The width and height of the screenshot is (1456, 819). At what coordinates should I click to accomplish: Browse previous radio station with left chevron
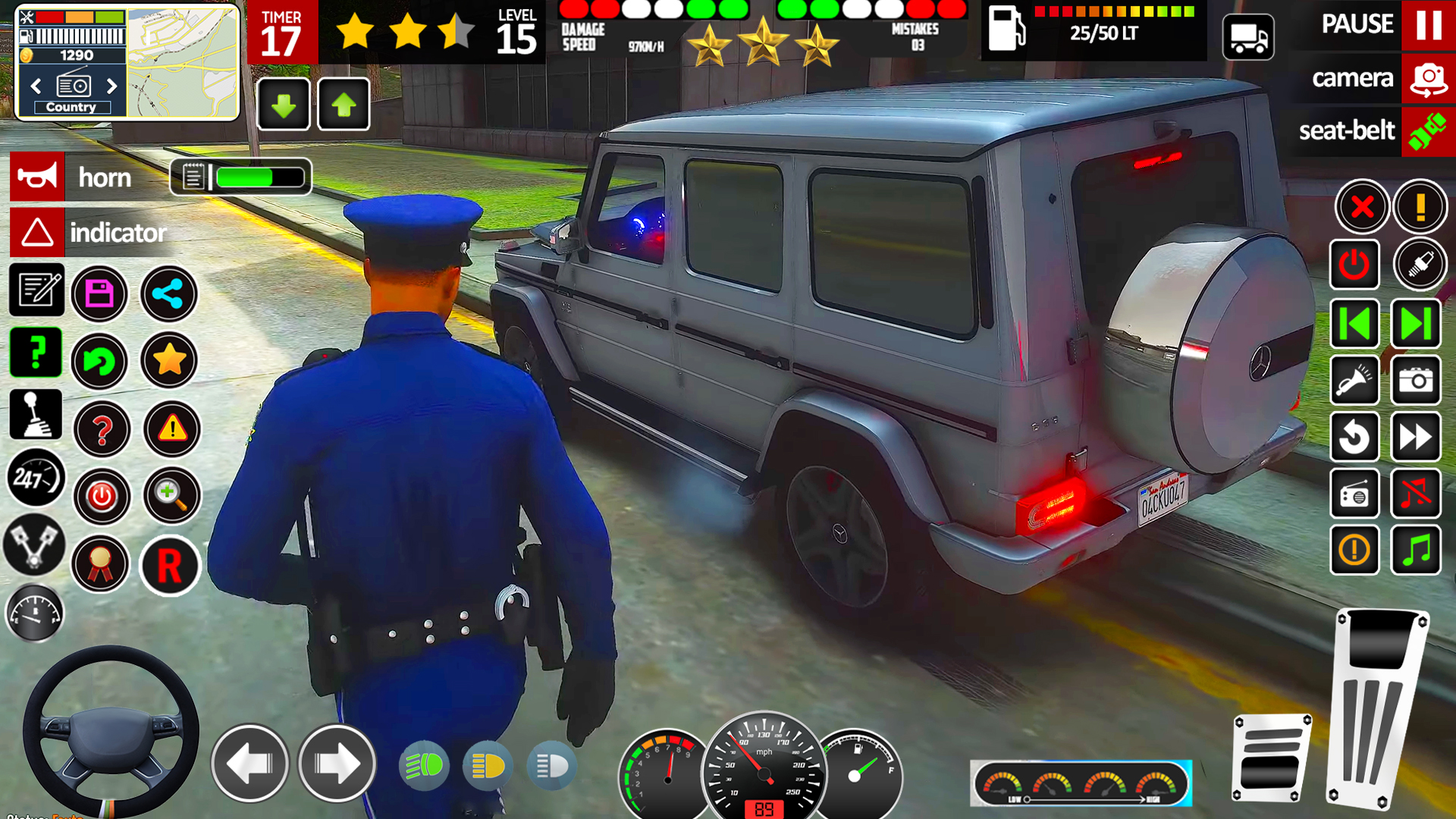35,87
